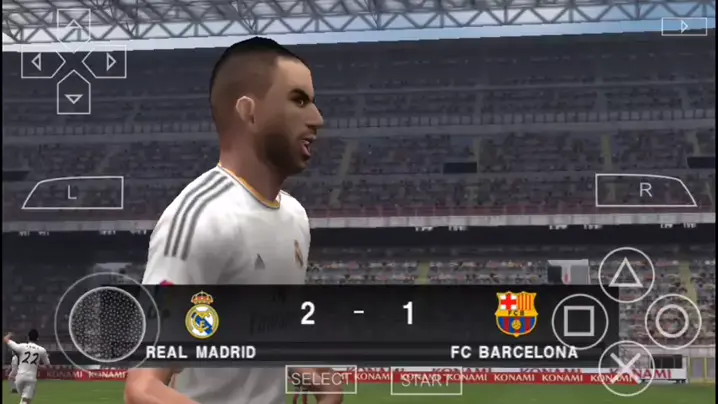The width and height of the screenshot is (718, 404).
Task: Tap the SELECT overlay button
Action: coord(321,379)
